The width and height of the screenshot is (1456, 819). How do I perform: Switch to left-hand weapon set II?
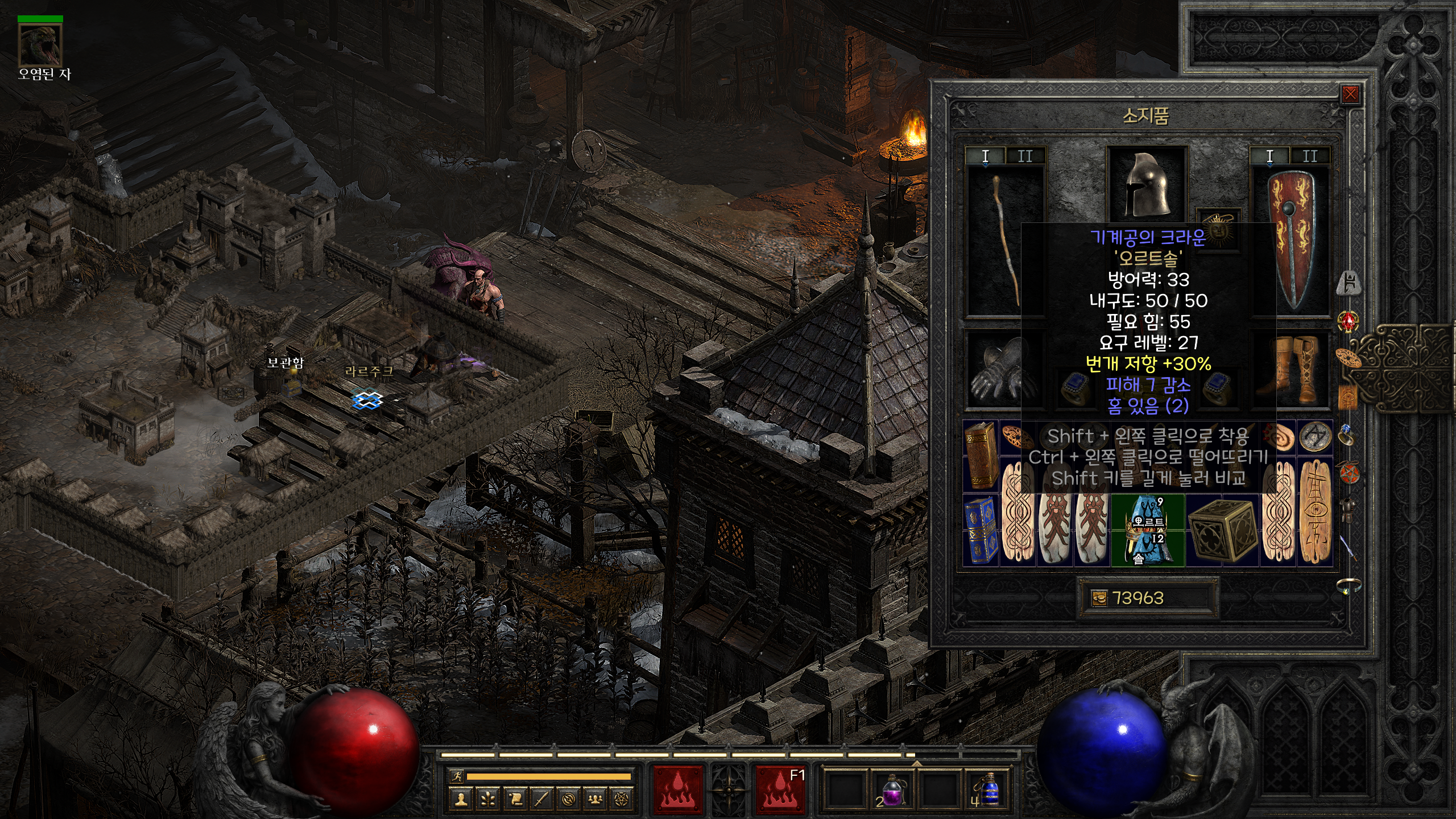tap(1025, 156)
